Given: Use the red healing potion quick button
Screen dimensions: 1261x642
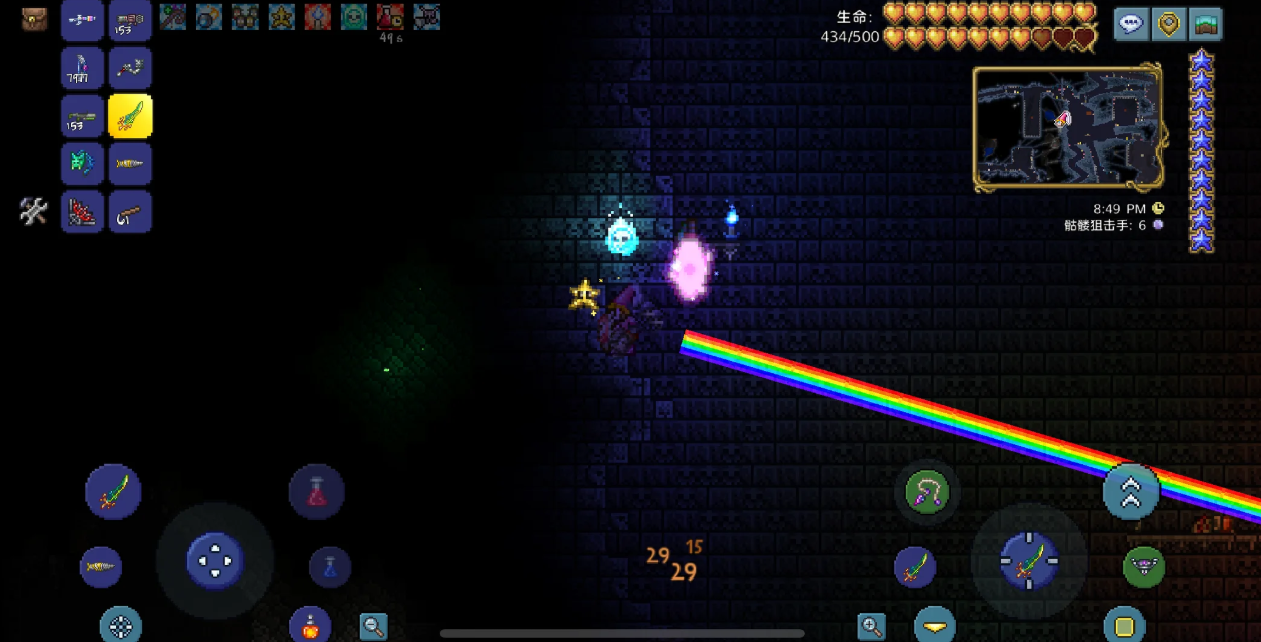Looking at the screenshot, I should click(x=317, y=491).
